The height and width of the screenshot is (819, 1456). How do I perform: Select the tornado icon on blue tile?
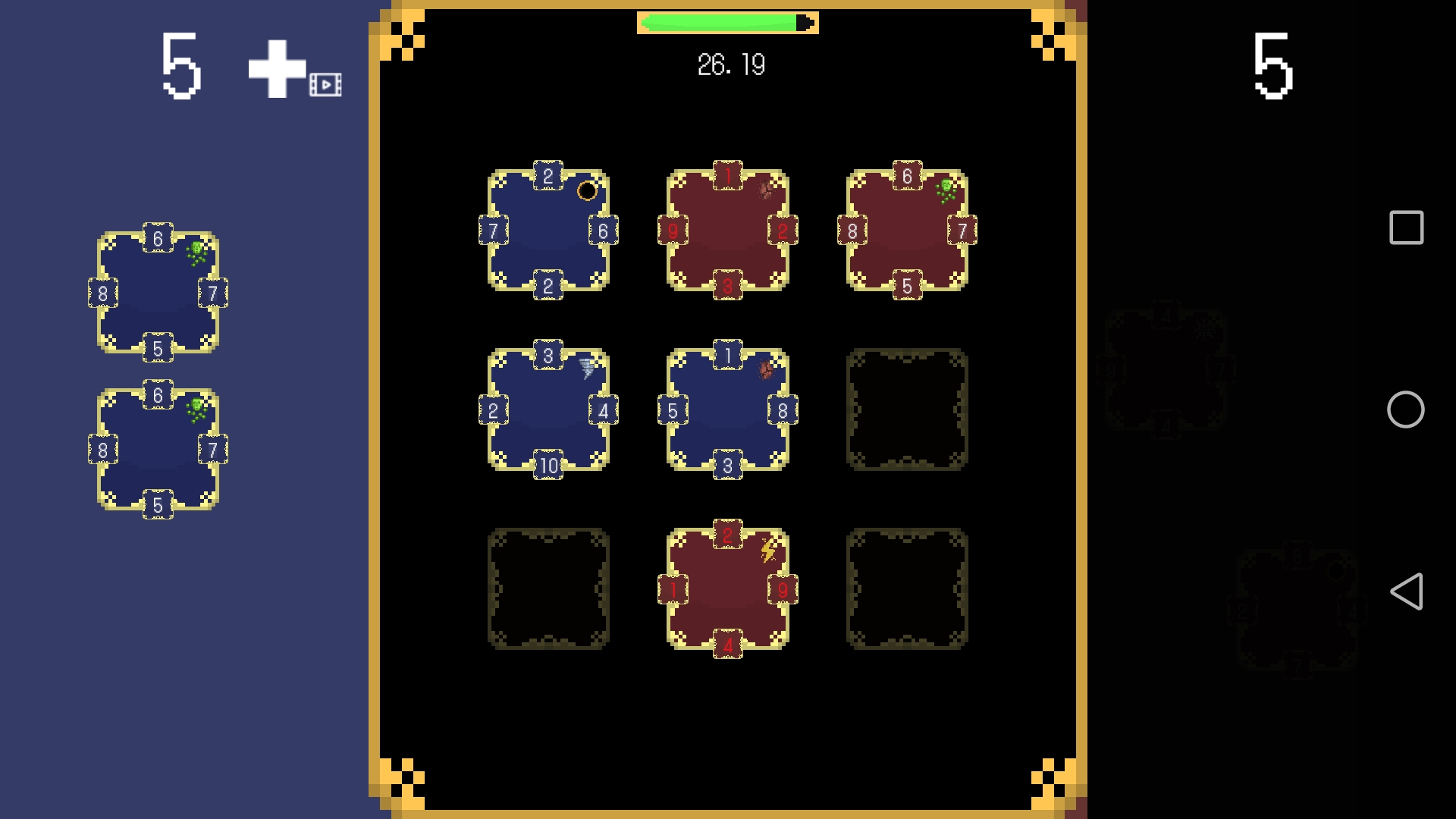584,369
